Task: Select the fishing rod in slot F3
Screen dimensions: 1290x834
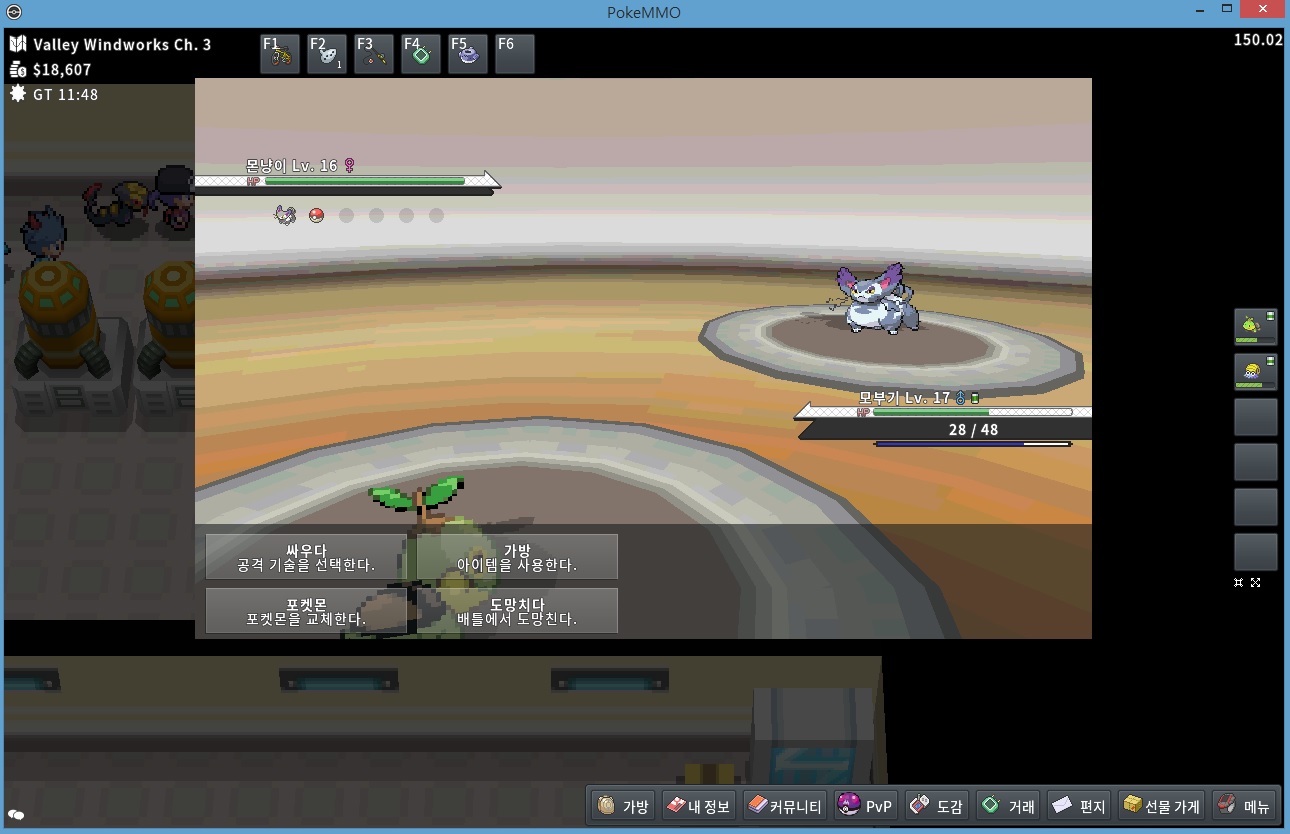Action: click(x=374, y=54)
